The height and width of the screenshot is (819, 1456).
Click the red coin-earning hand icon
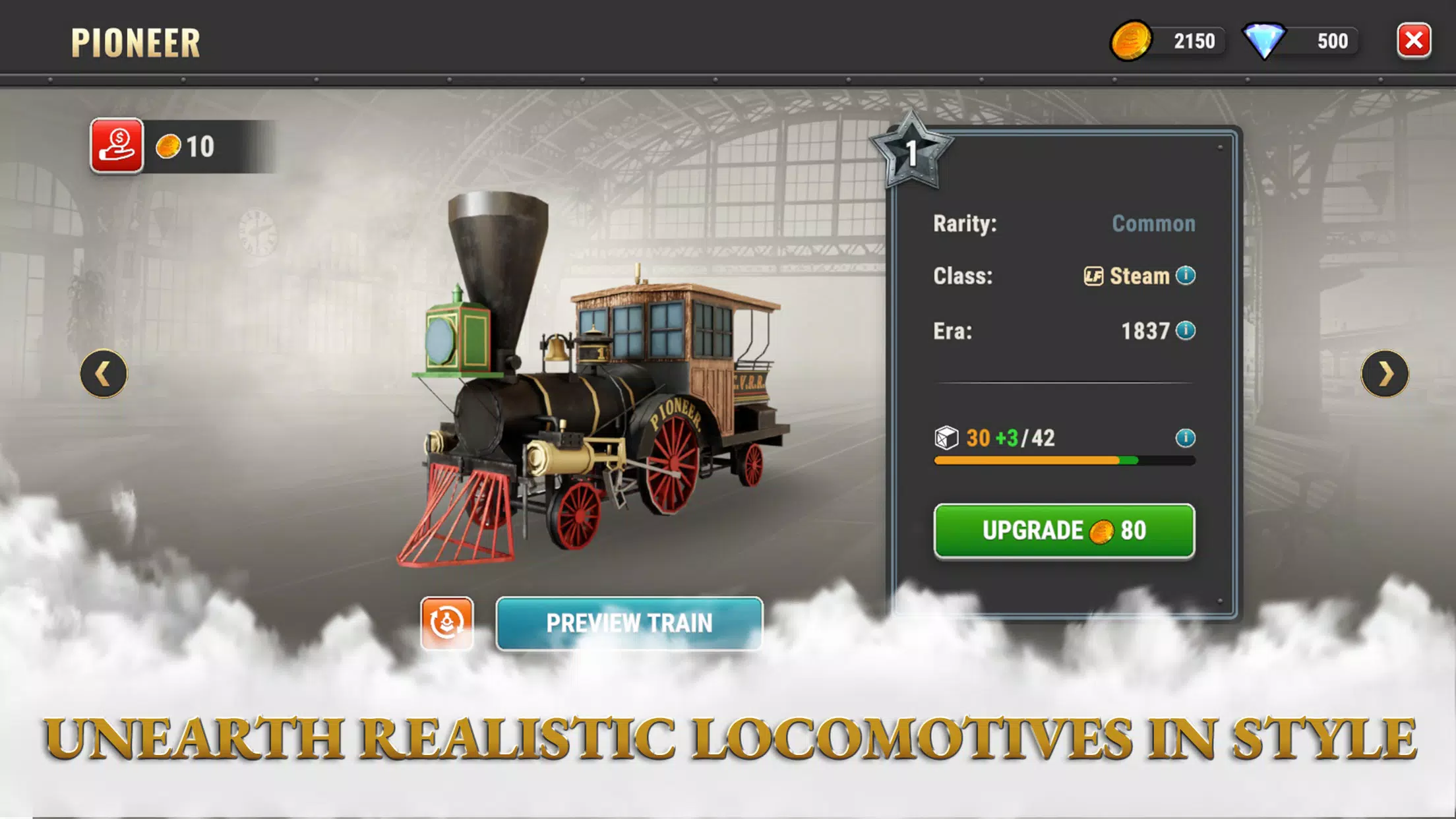coord(117,145)
